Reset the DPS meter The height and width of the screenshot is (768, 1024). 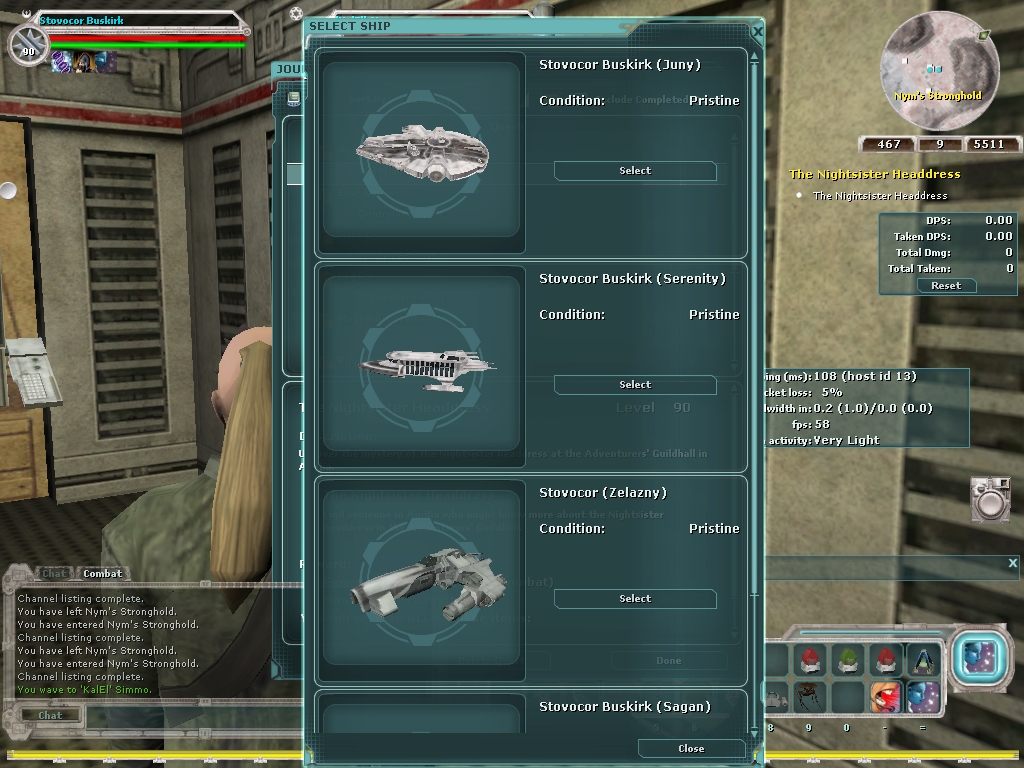click(945, 285)
